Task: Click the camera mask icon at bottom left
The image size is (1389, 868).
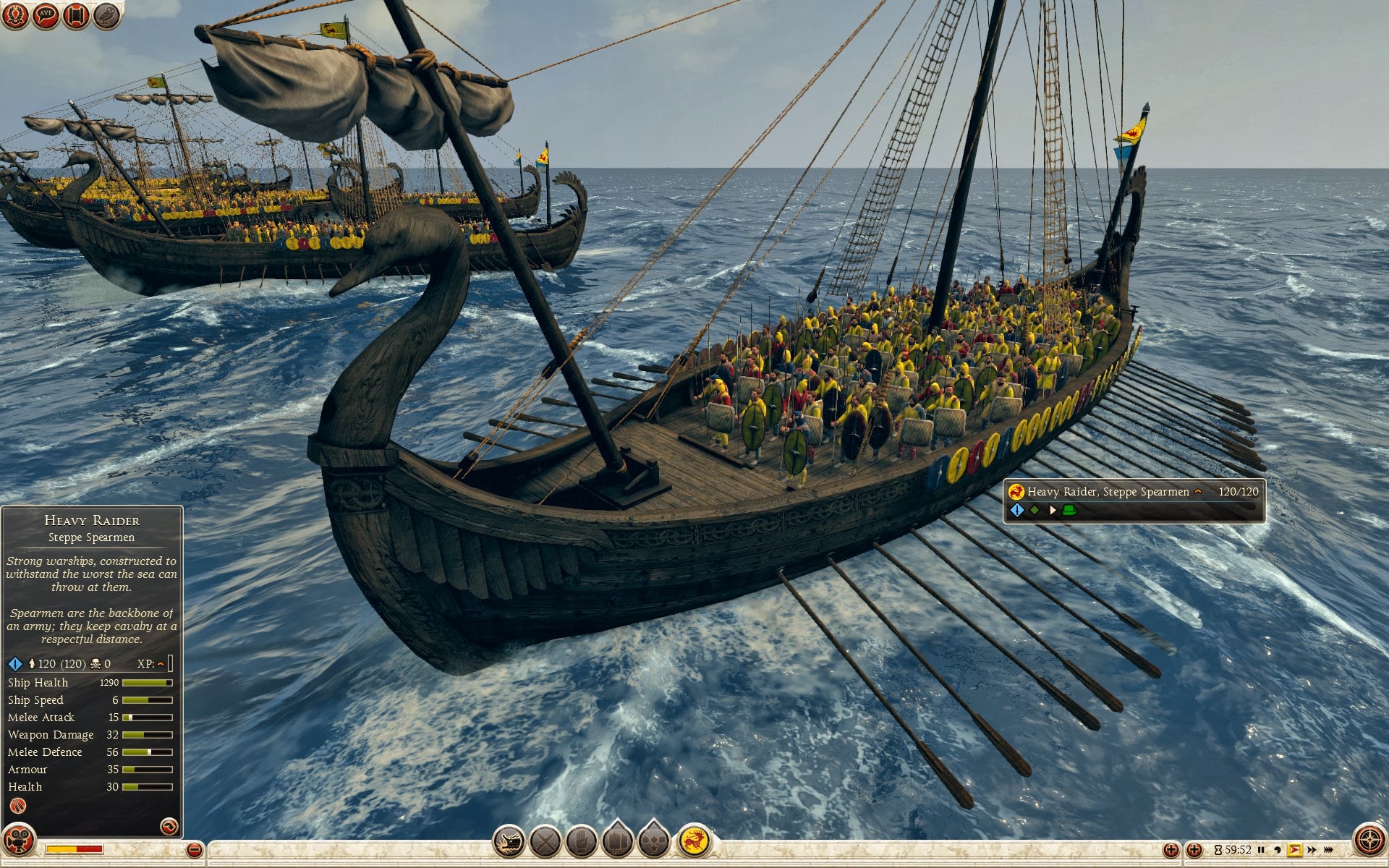Action: pos(17,841)
